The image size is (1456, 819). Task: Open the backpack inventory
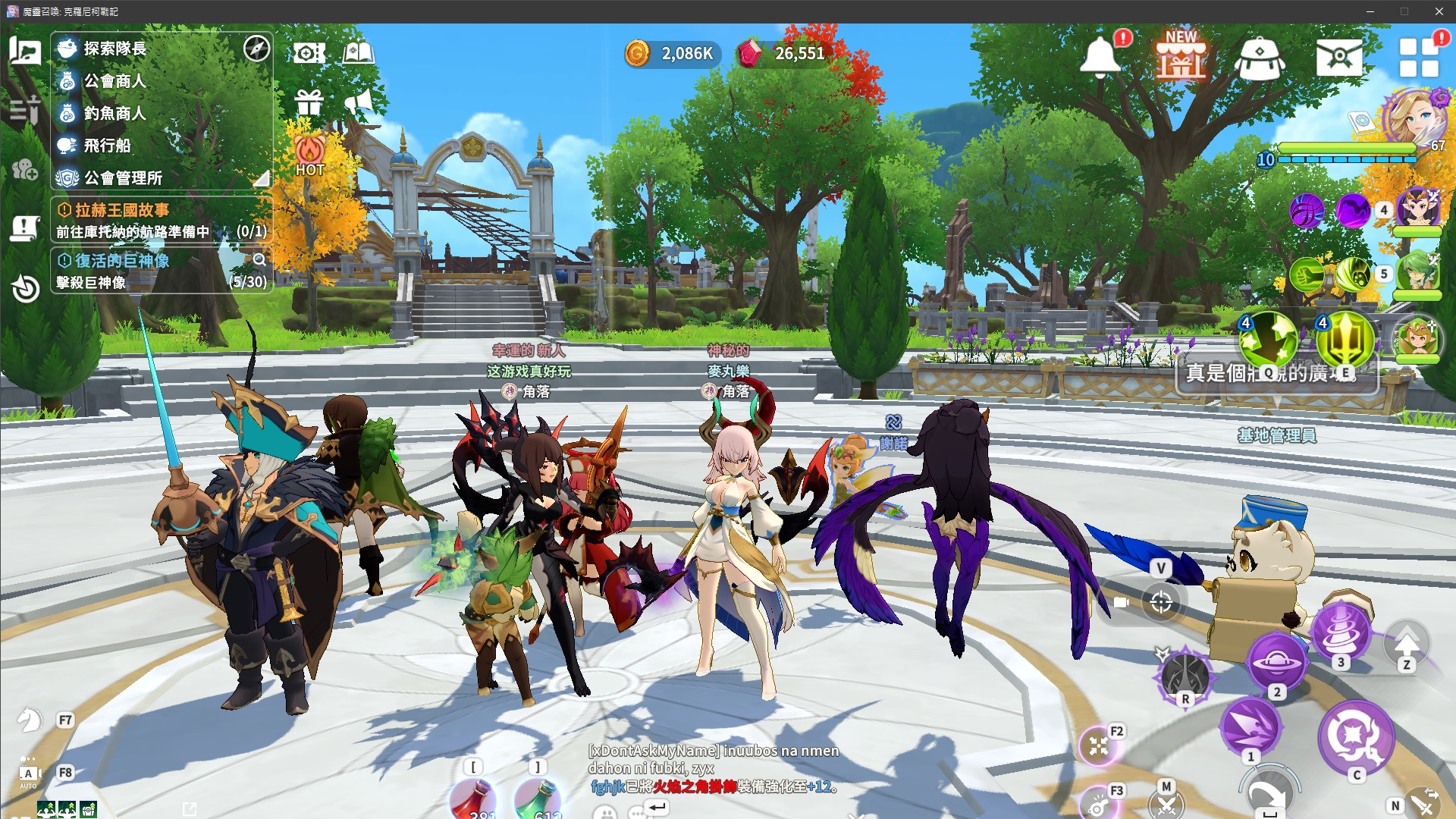[1260, 58]
